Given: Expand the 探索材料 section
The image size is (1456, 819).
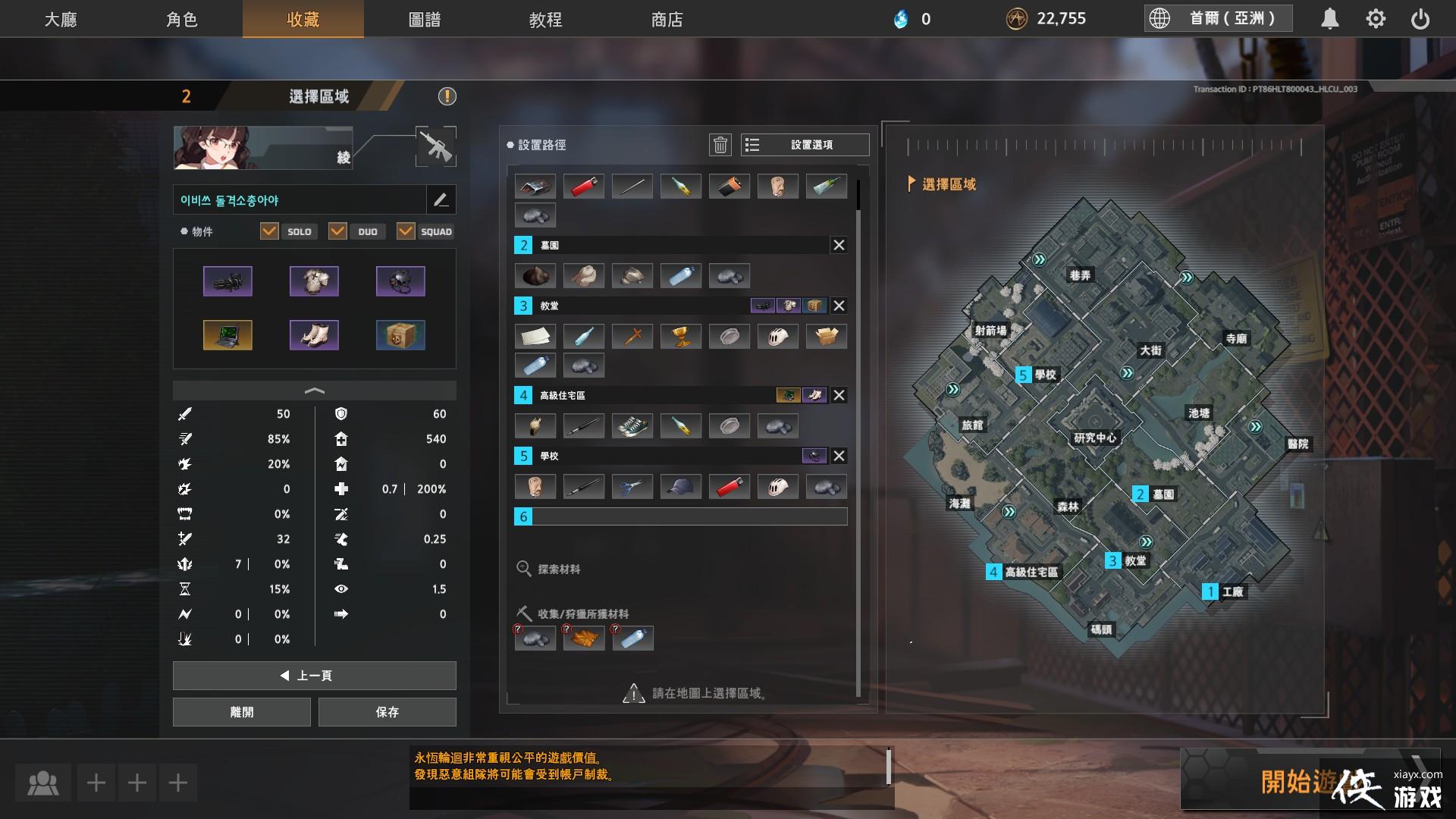Looking at the screenshot, I should pyautogui.click(x=551, y=568).
